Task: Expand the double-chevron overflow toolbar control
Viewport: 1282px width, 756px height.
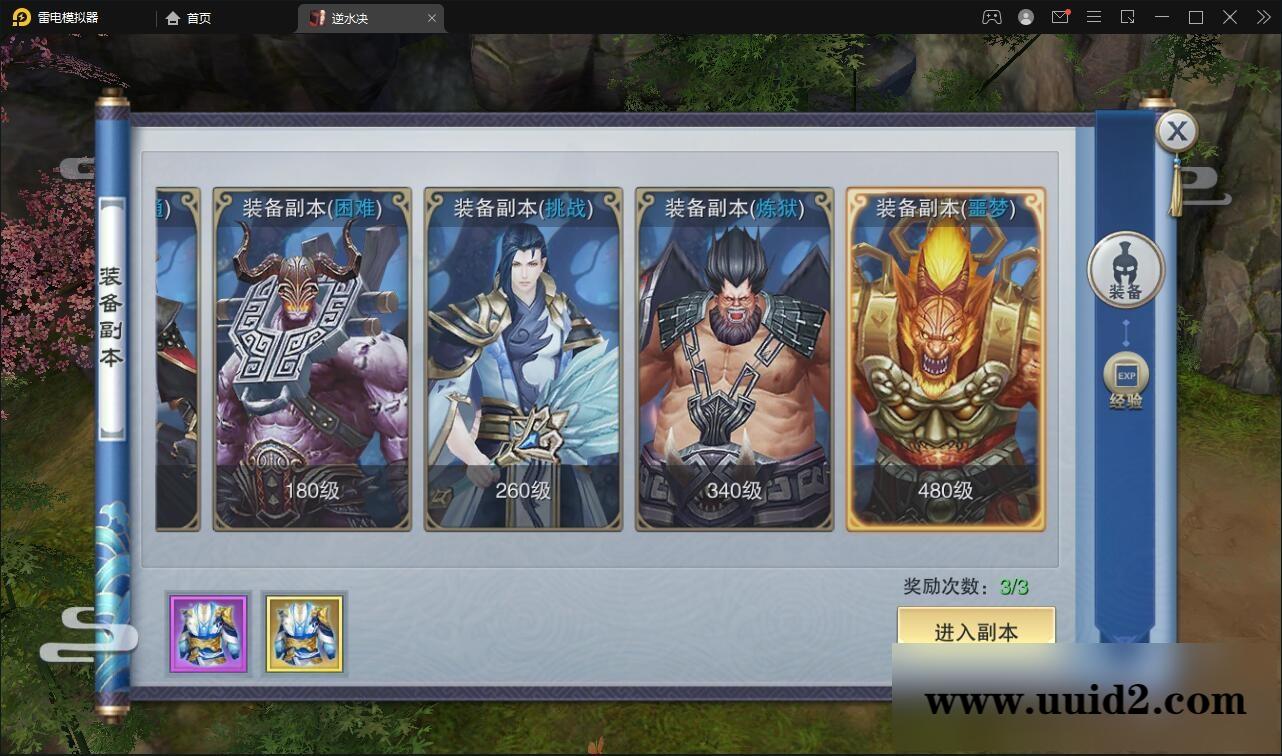Action: pos(1263,17)
